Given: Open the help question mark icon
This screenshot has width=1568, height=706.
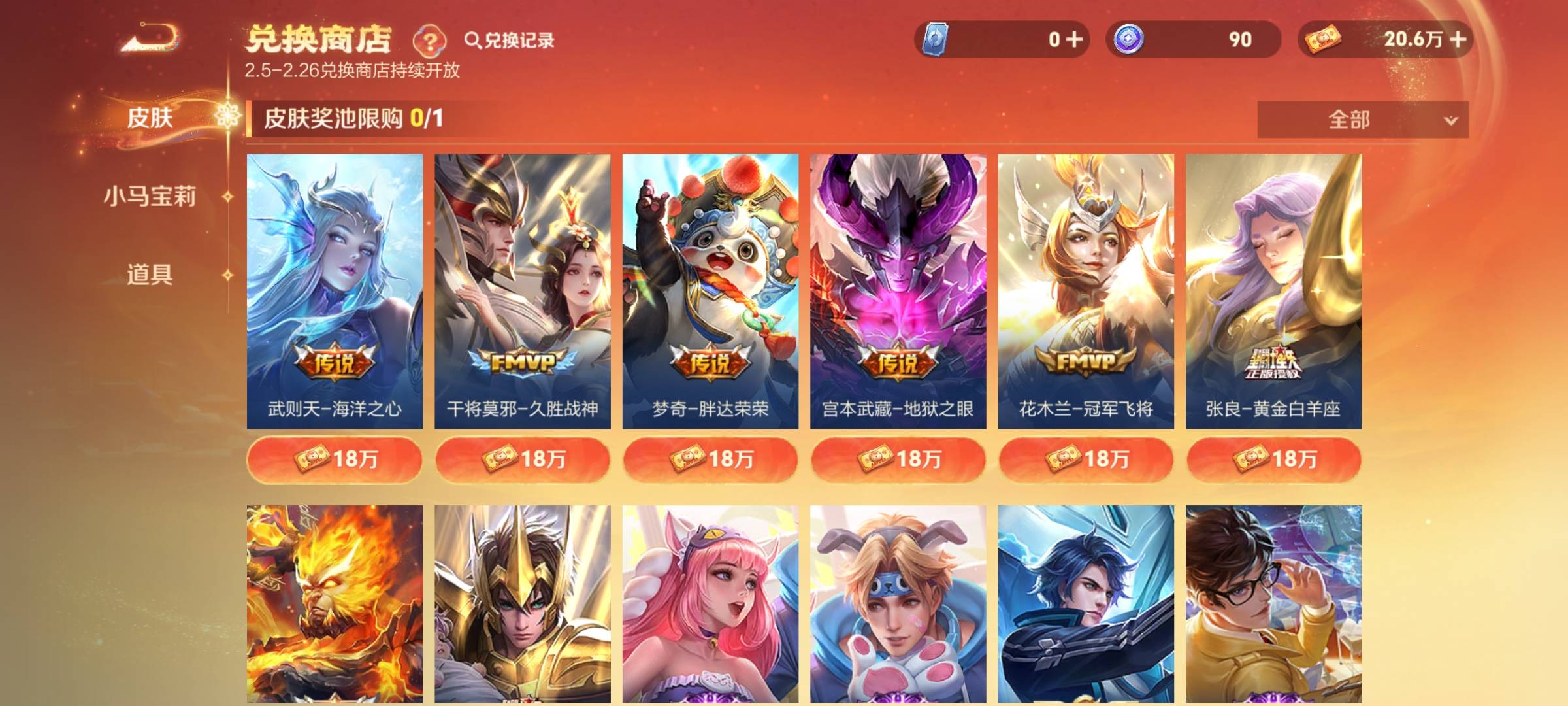Looking at the screenshot, I should coord(428,41).
